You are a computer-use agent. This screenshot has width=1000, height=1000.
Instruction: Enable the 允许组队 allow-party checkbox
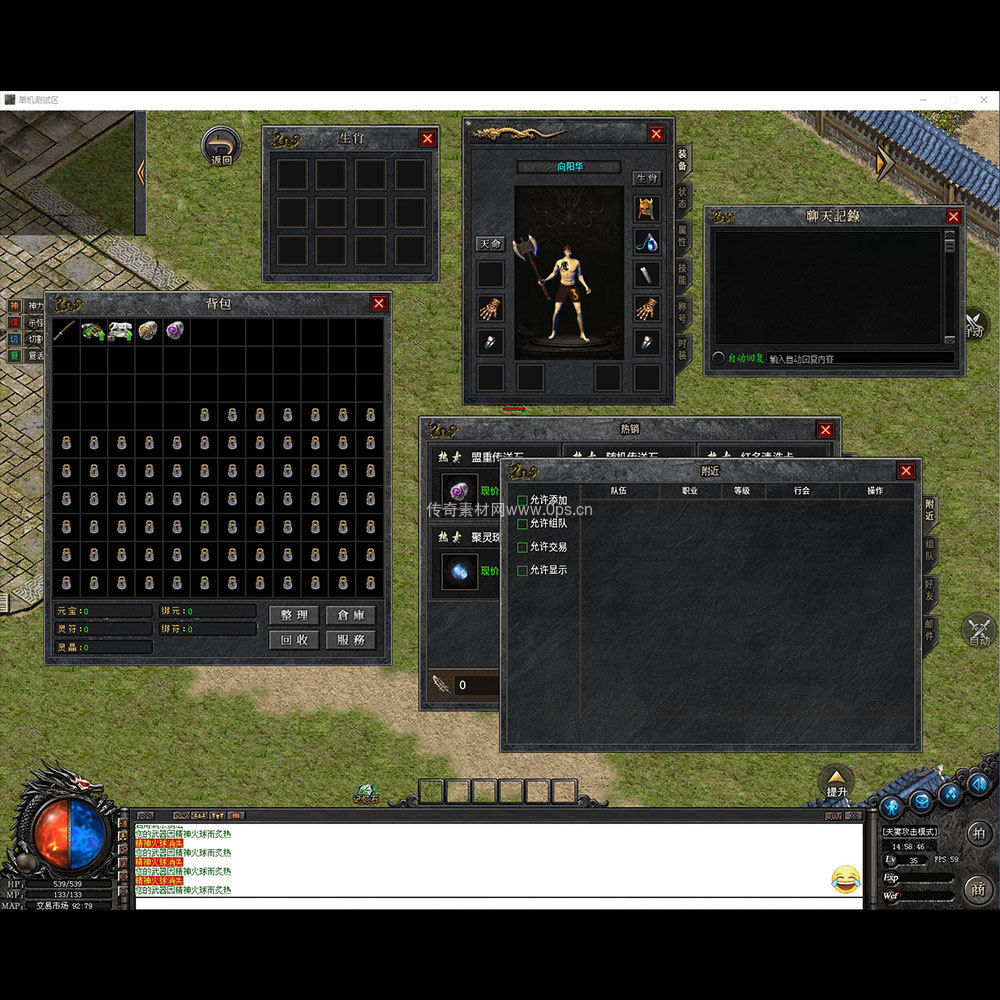522,523
